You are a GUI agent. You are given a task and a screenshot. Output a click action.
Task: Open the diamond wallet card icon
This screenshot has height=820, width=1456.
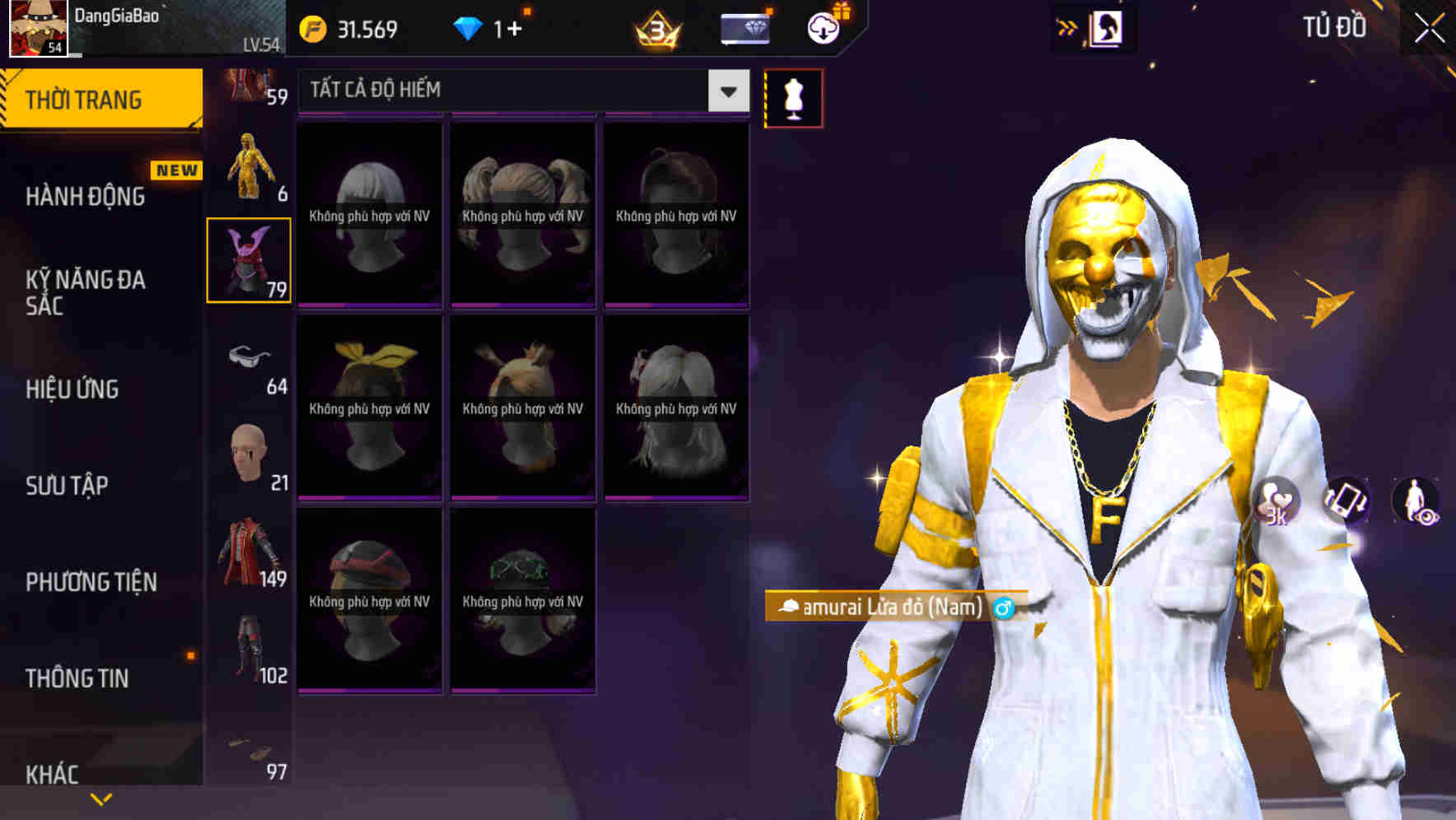(x=744, y=27)
